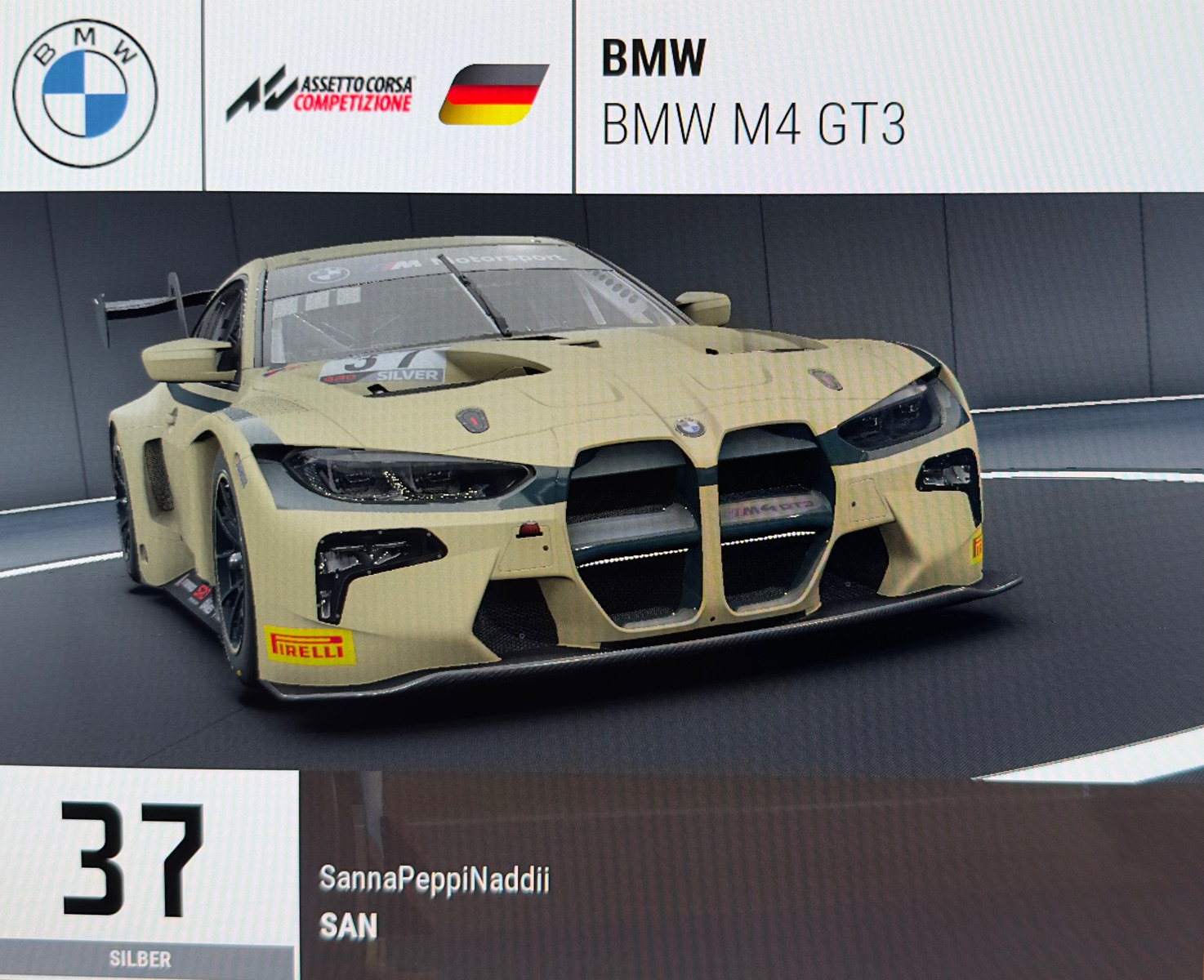Select the Assetto Corsa Competizione series logo
The image size is (1204, 980).
coord(320,95)
